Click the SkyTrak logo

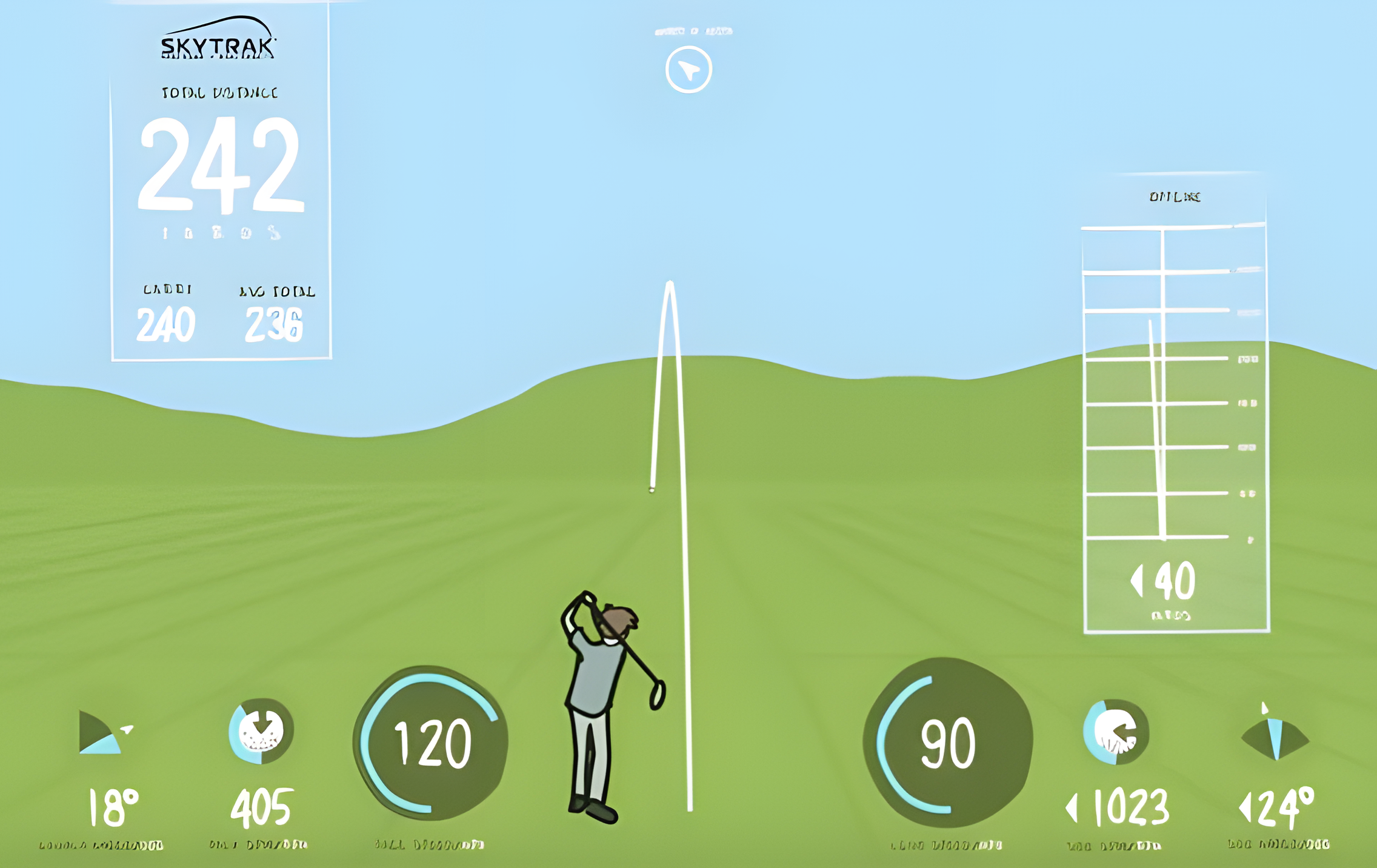point(218,40)
